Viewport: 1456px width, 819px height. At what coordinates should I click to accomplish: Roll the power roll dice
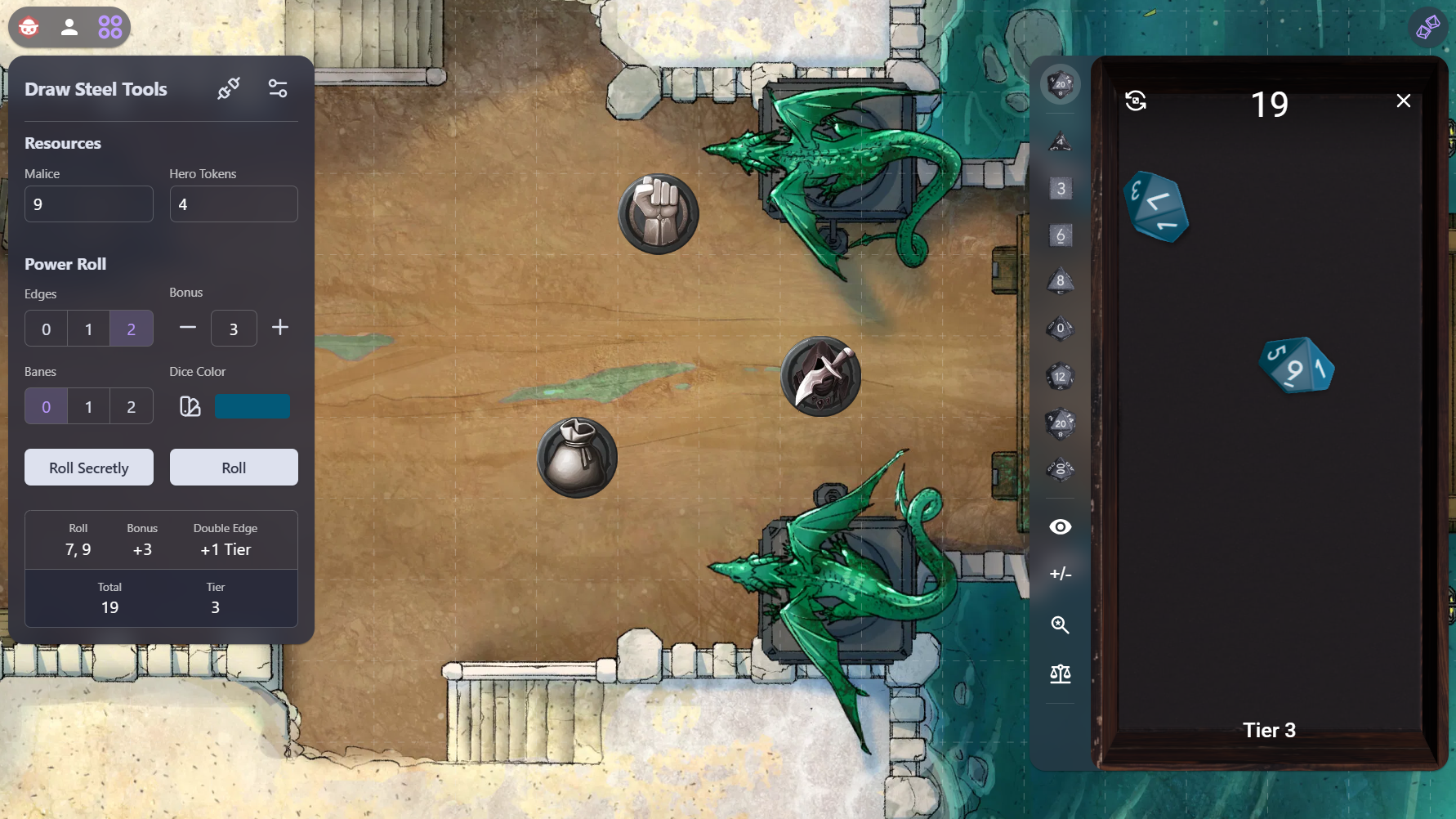(234, 468)
